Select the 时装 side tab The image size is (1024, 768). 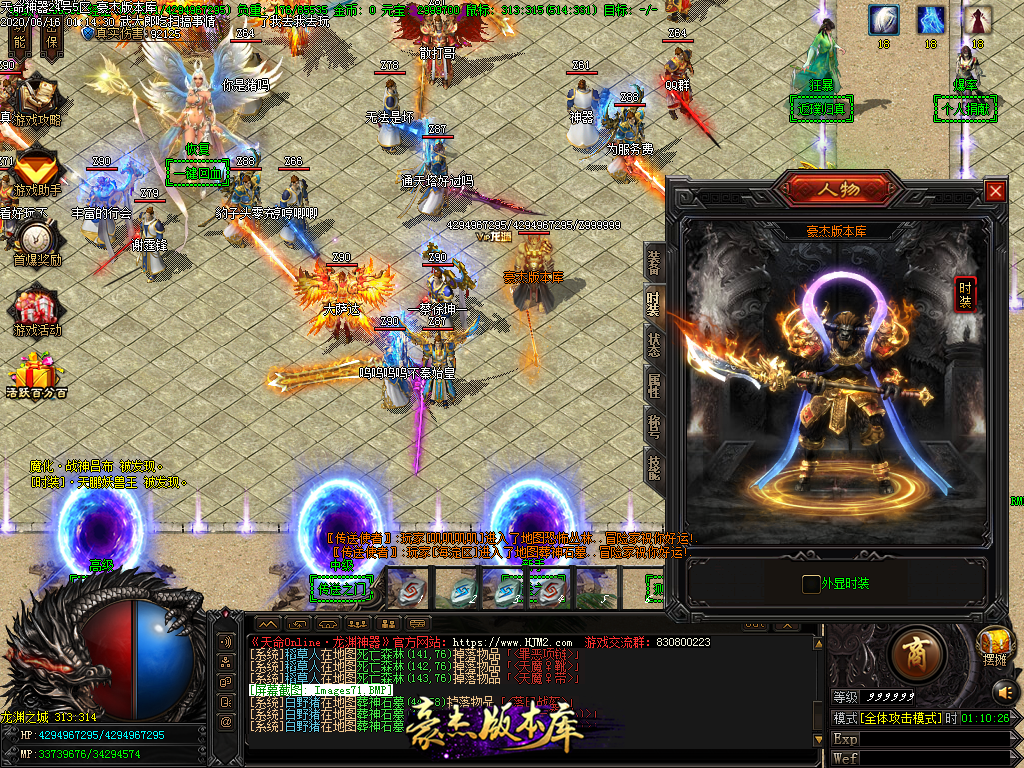[x=654, y=304]
